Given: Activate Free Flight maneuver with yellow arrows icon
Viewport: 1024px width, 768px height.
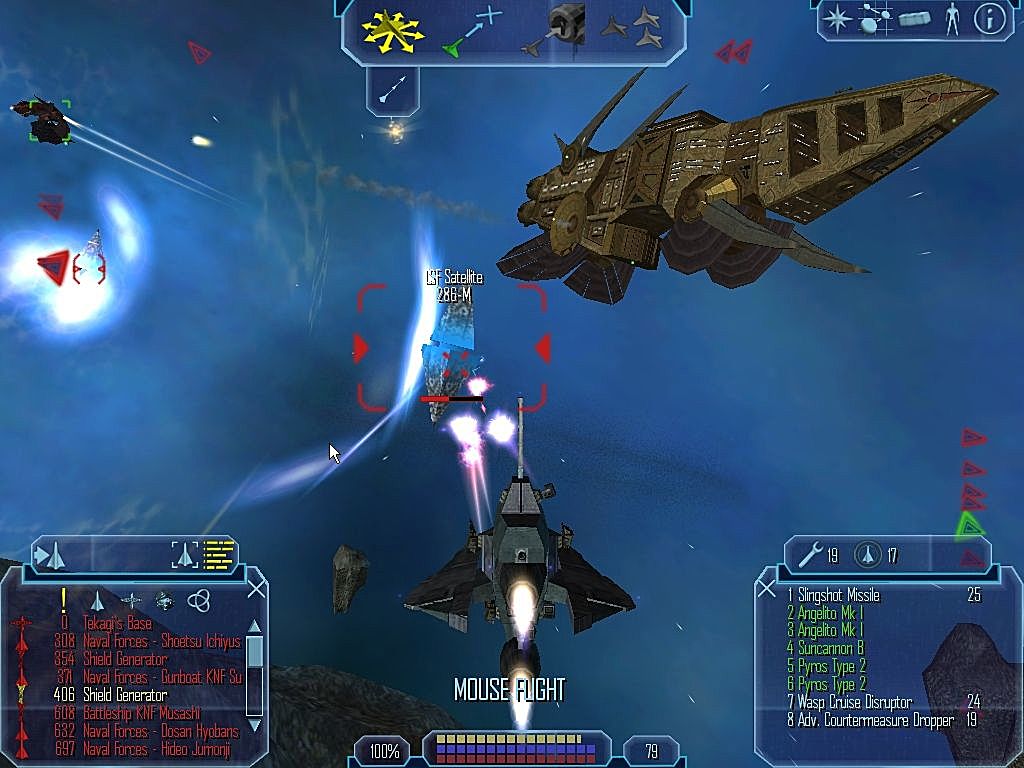Looking at the screenshot, I should 394,30.
